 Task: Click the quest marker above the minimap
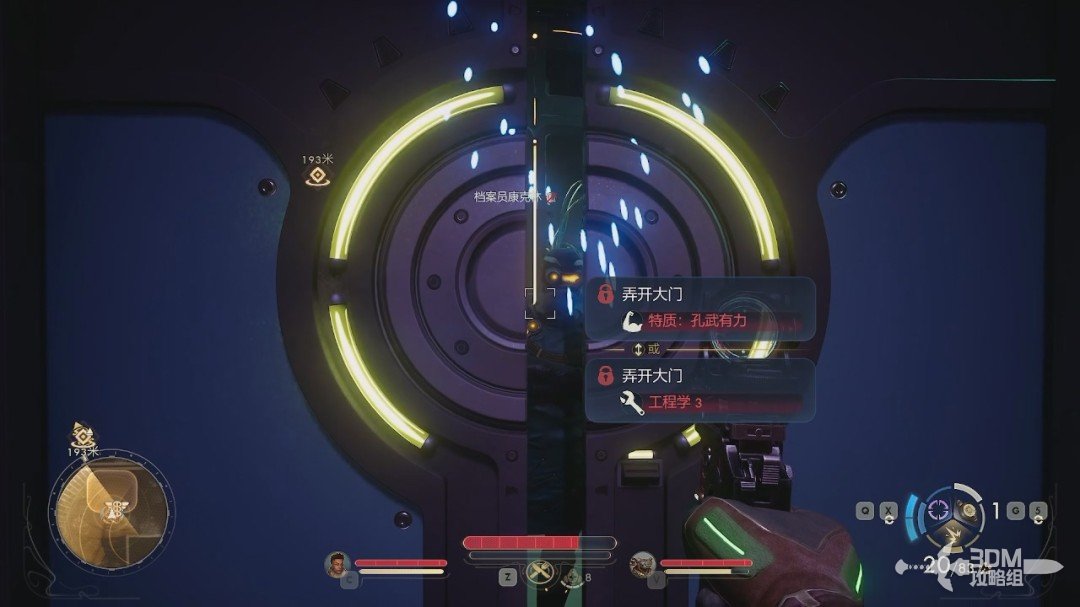(x=82, y=435)
